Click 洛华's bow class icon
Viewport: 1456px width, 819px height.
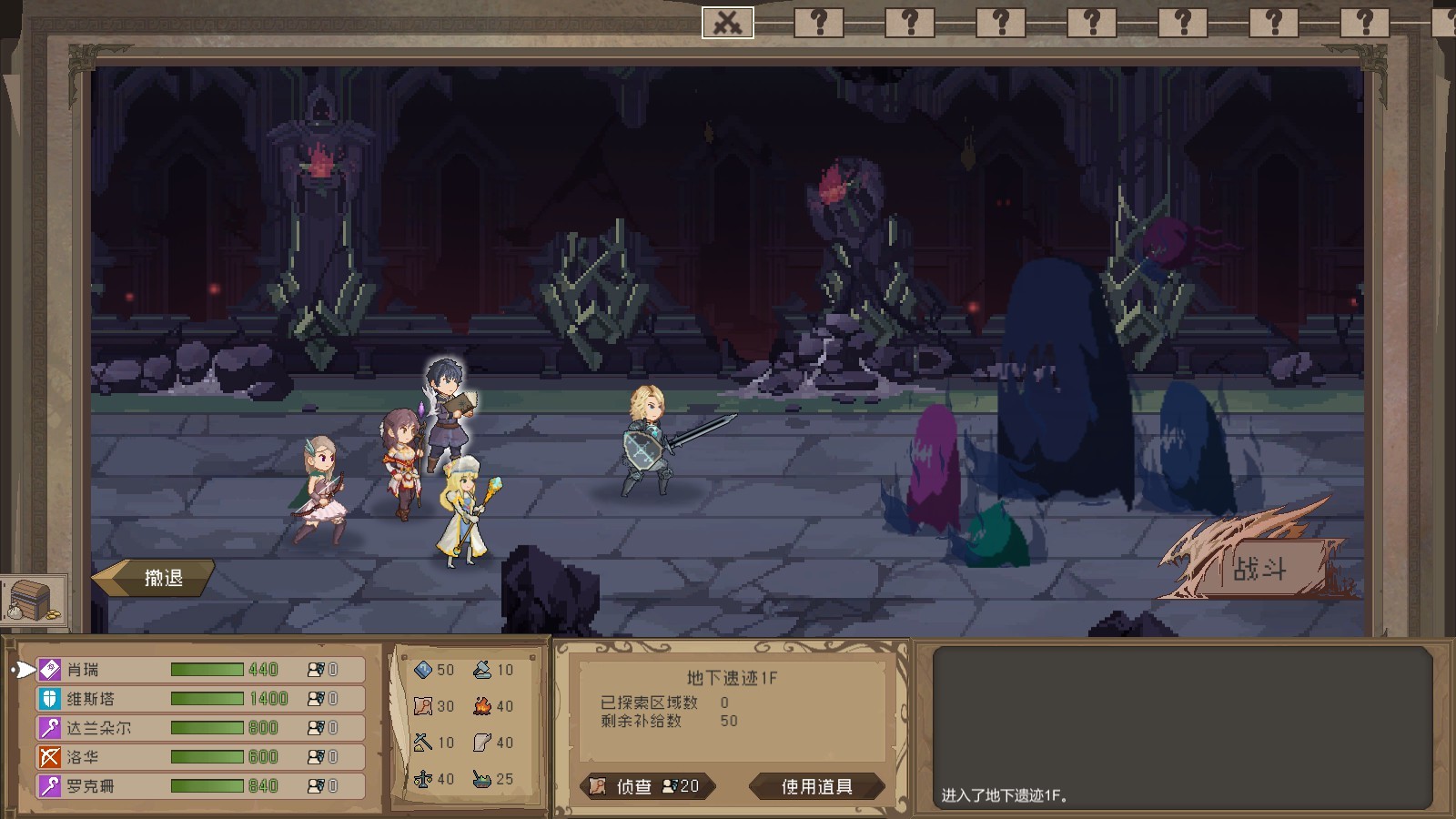point(47,756)
